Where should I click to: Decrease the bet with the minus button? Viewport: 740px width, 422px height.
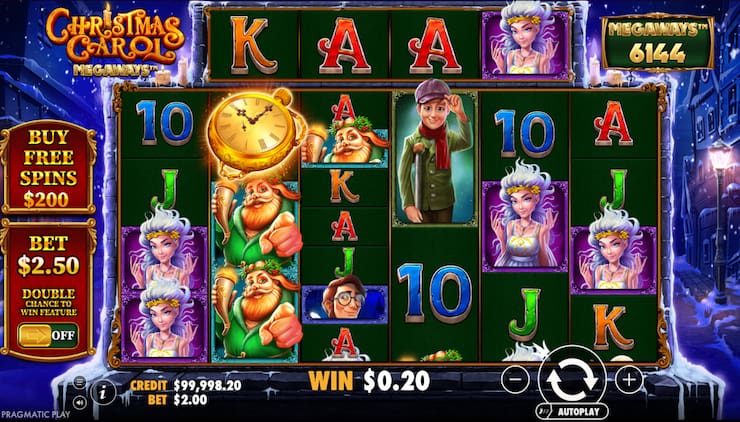click(x=513, y=380)
